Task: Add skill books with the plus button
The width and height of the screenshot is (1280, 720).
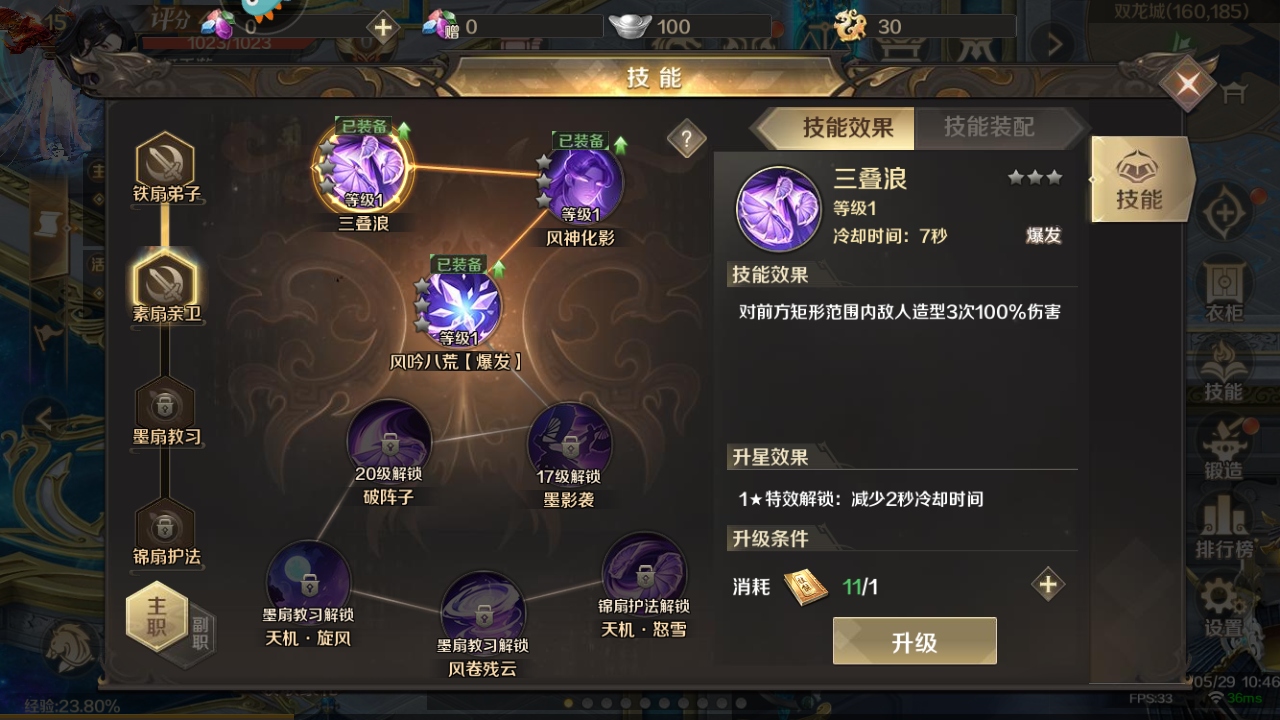Action: 1048,585
